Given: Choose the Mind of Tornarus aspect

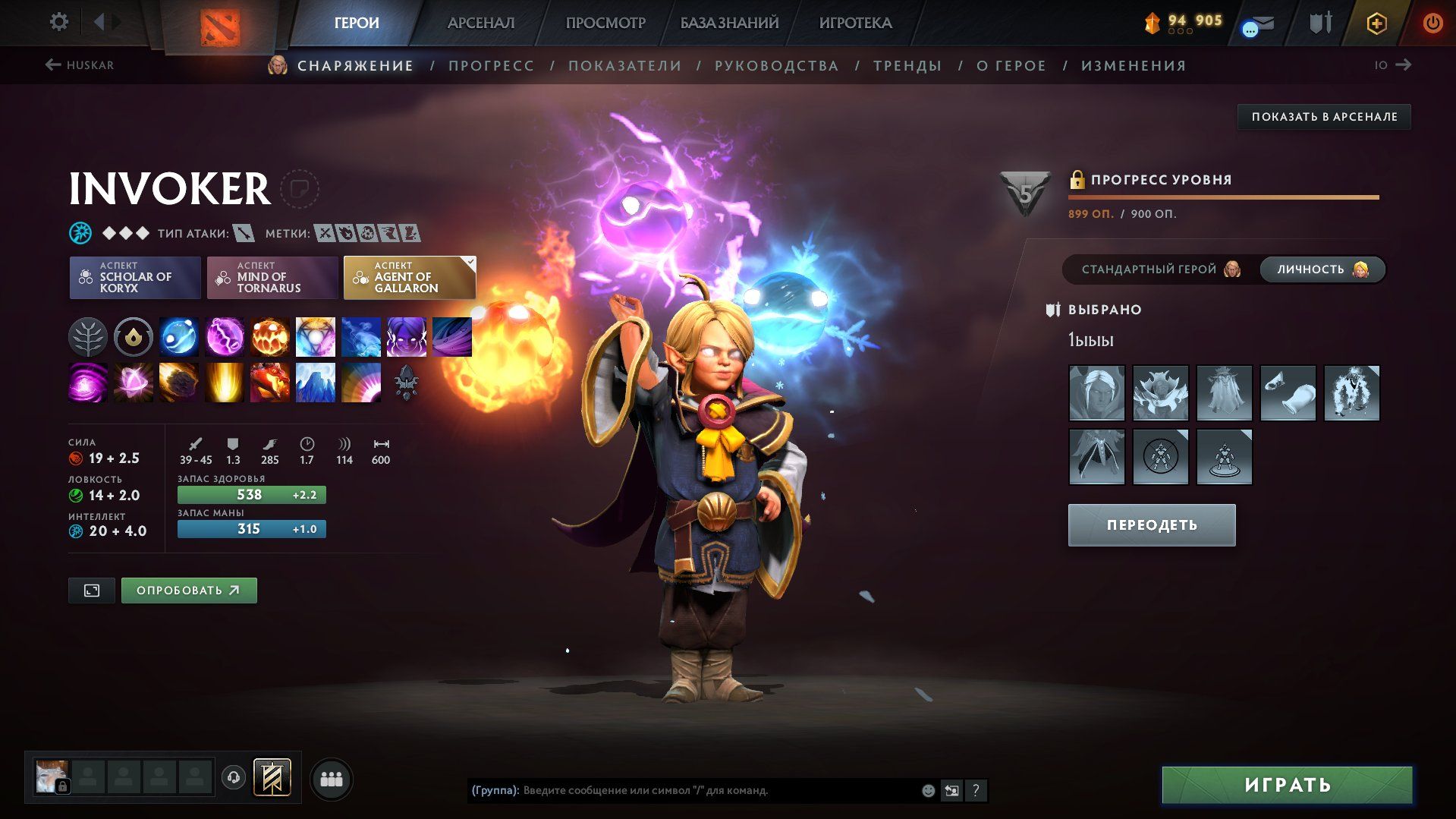Looking at the screenshot, I should click(x=272, y=278).
